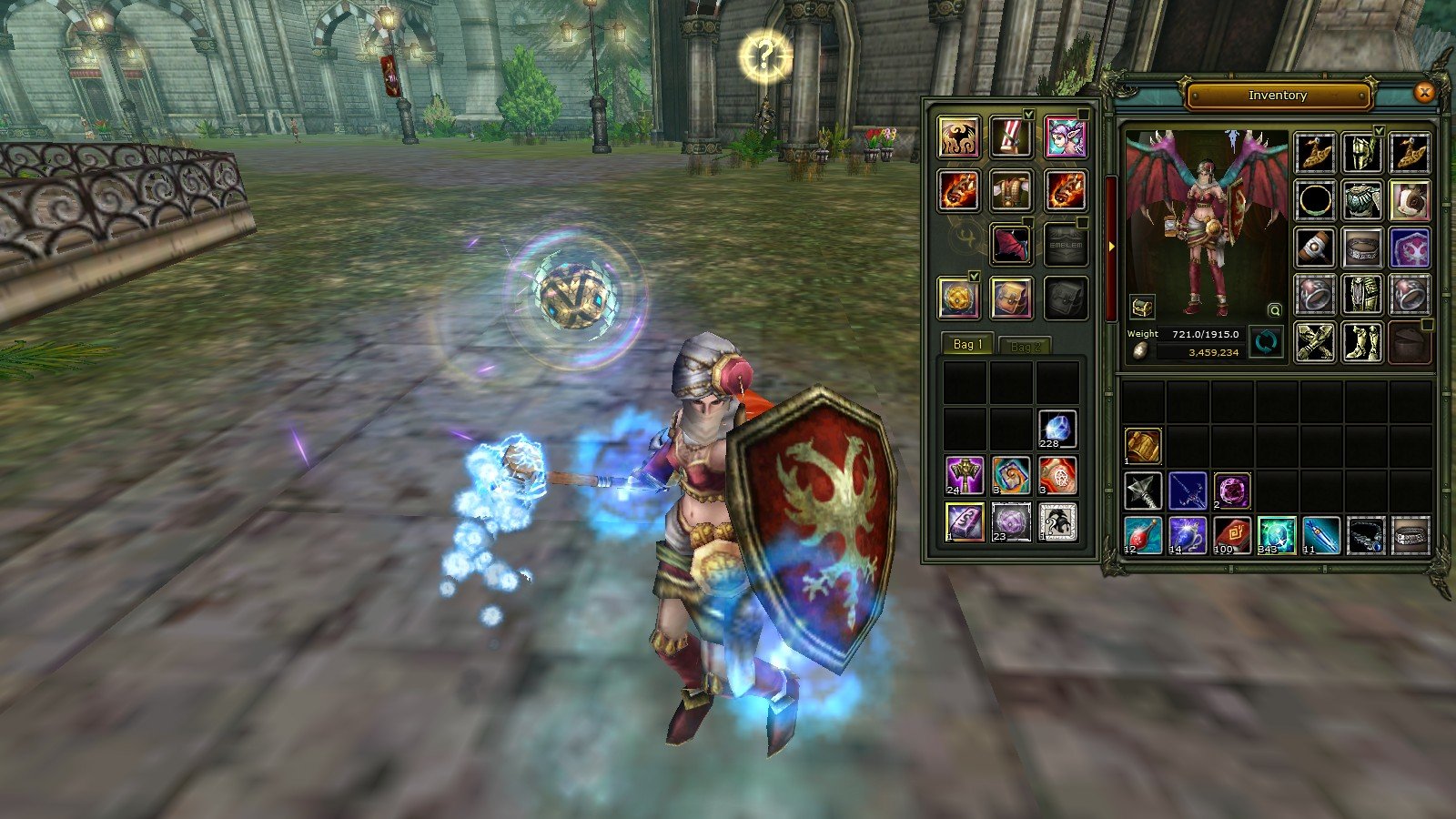Select the golden orb cosmetic item
The height and width of the screenshot is (819, 1456).
pos(957,296)
